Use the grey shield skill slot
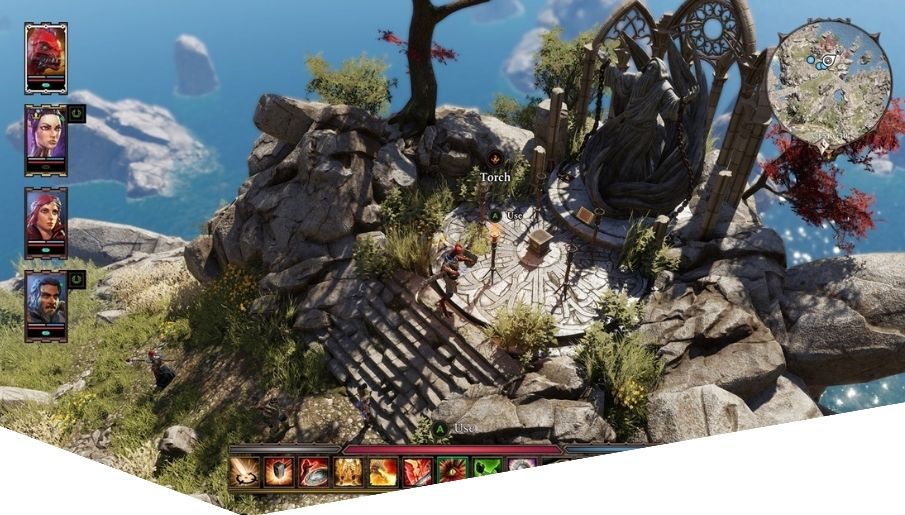The height and width of the screenshot is (515, 905). pos(280,471)
